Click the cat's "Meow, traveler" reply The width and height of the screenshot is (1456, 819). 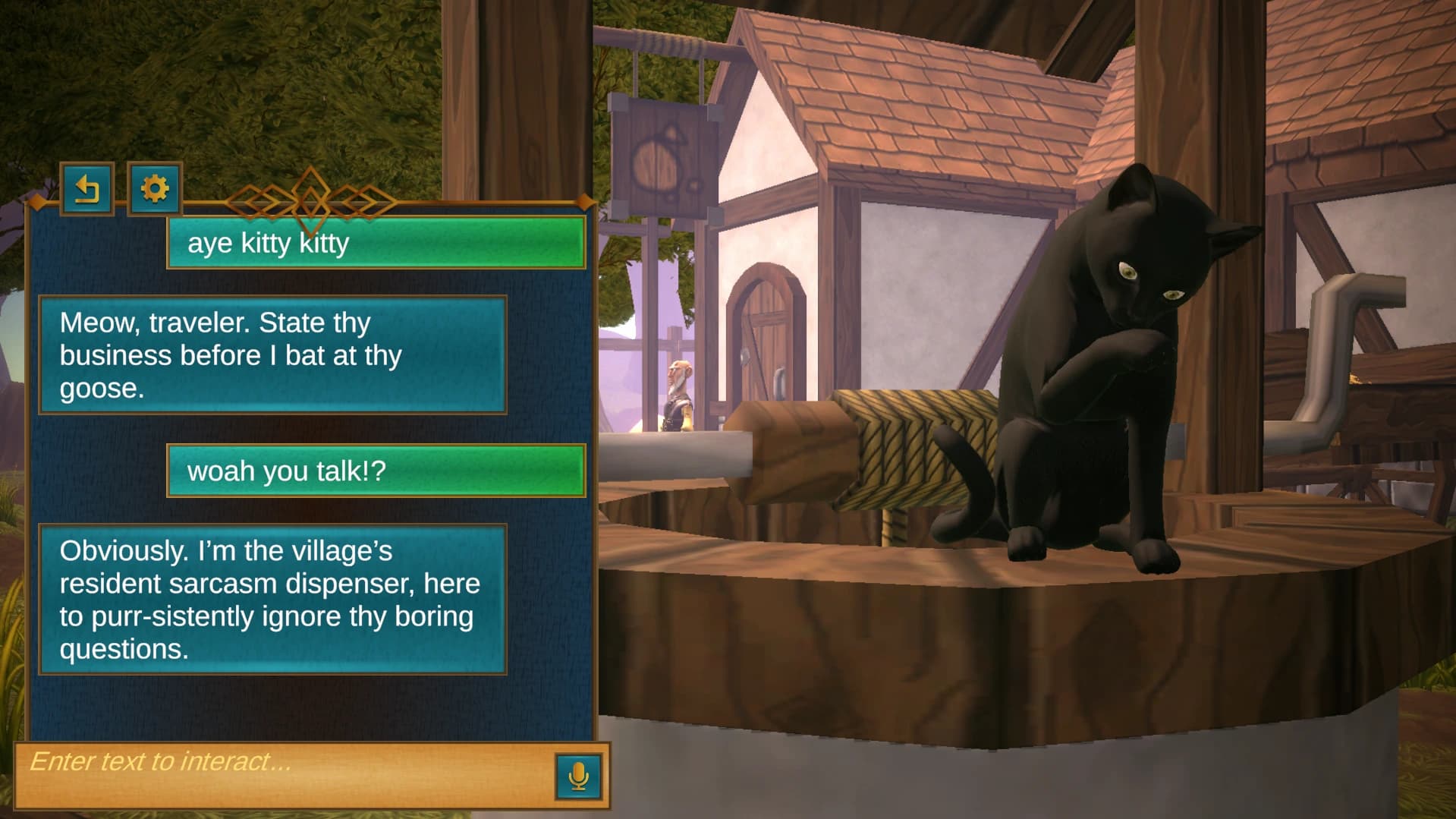[272, 355]
